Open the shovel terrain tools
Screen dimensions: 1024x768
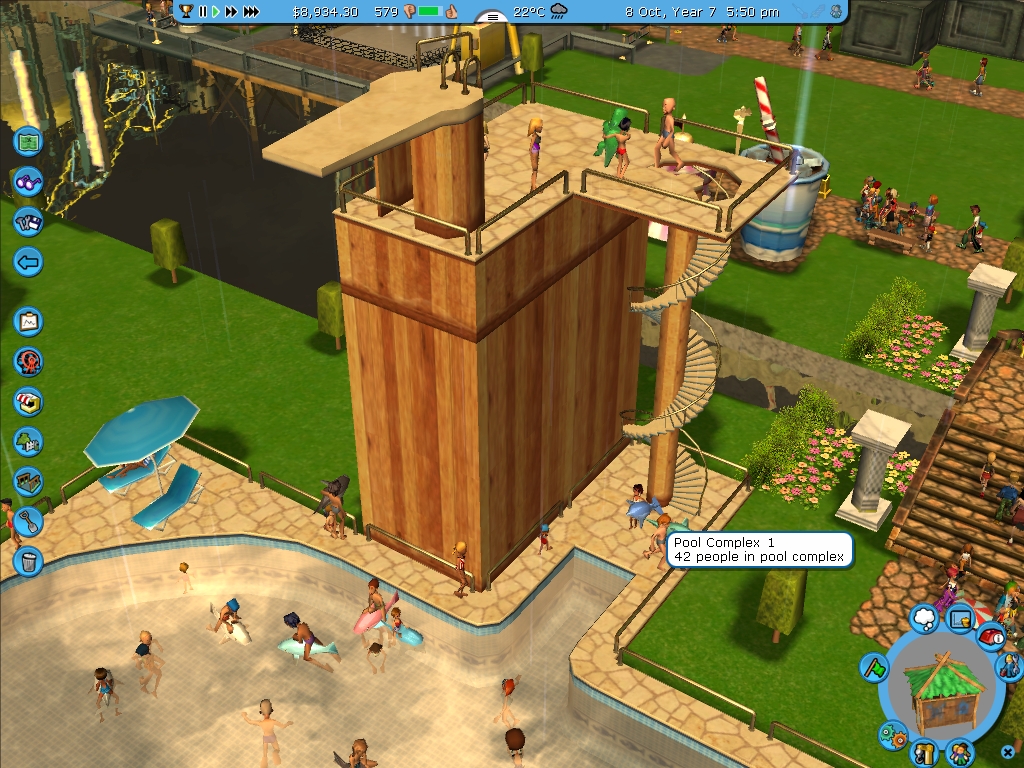28,520
